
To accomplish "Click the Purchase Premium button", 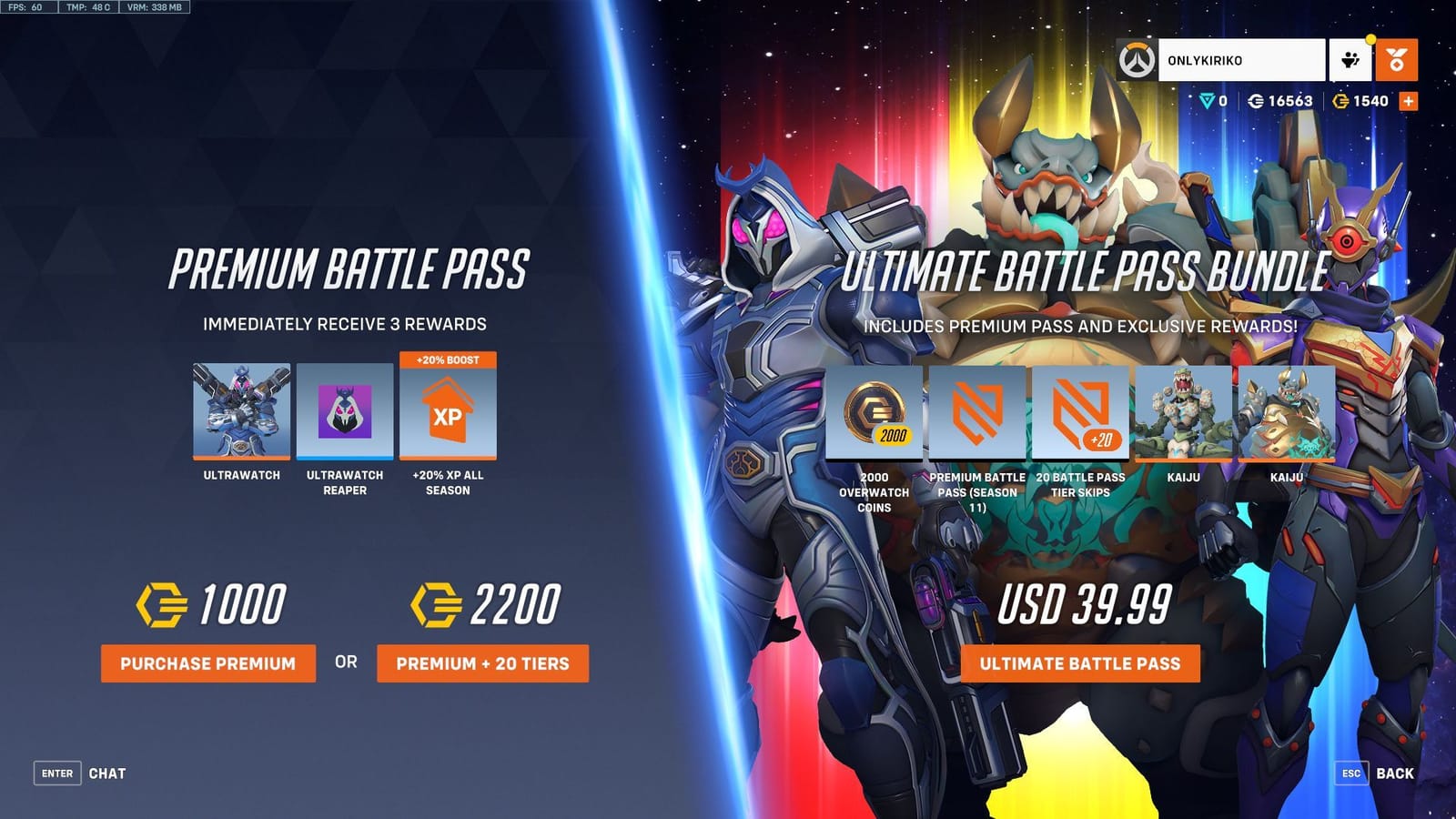I will [x=207, y=664].
